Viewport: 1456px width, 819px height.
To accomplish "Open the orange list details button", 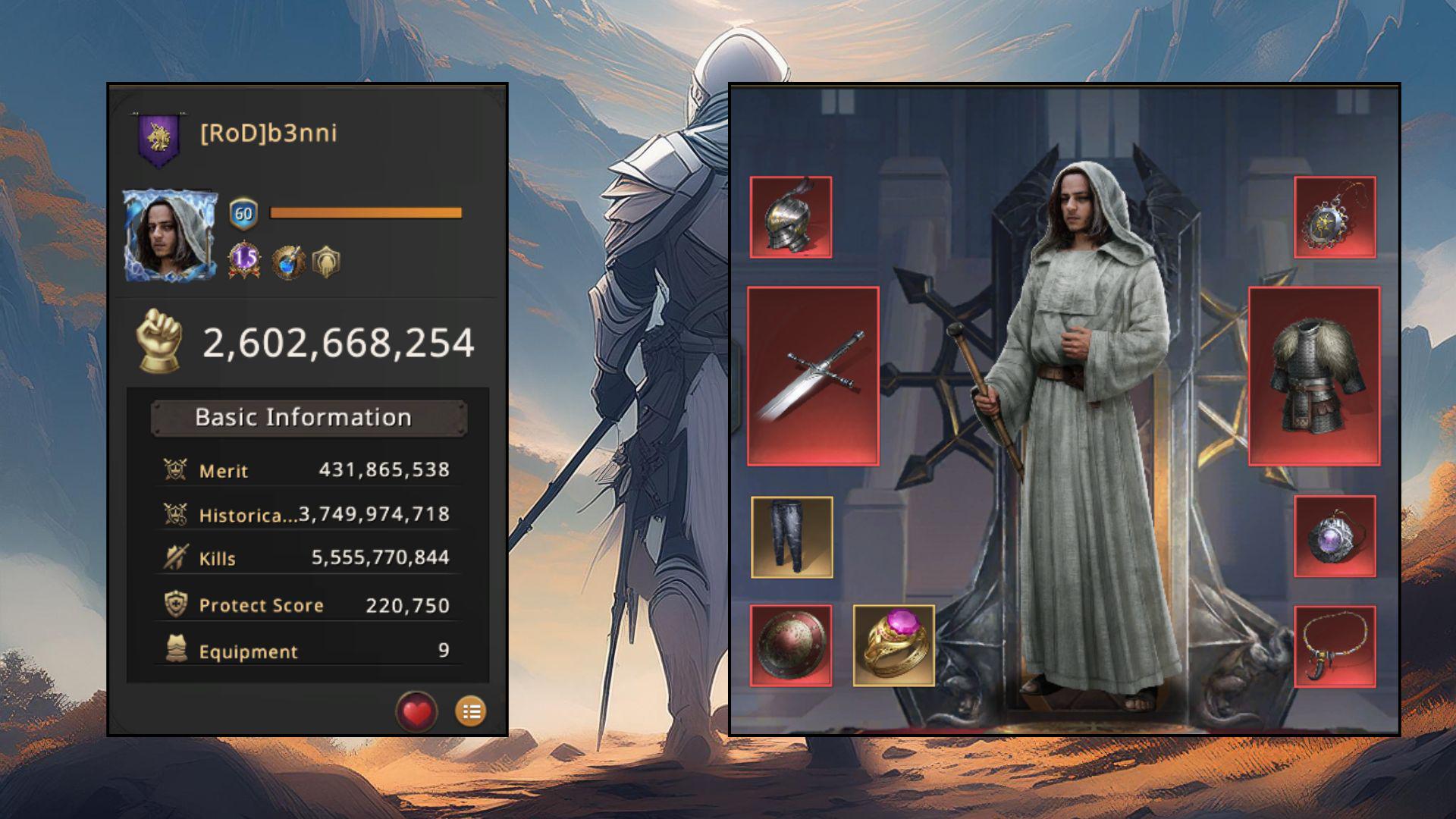I will (471, 712).
